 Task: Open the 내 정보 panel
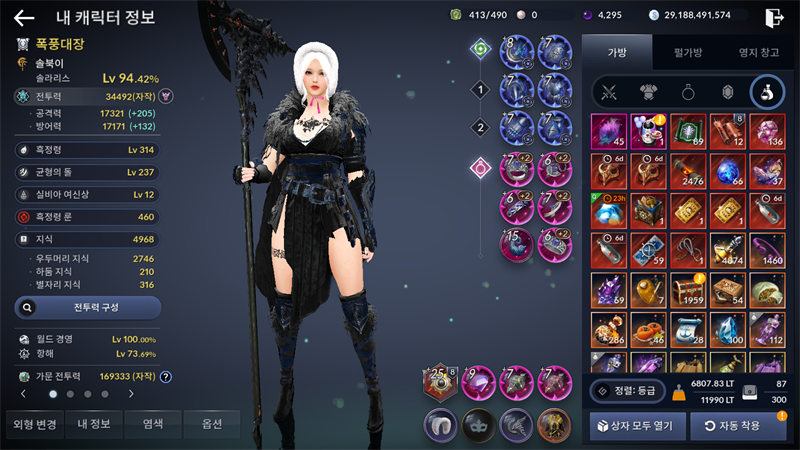point(94,424)
